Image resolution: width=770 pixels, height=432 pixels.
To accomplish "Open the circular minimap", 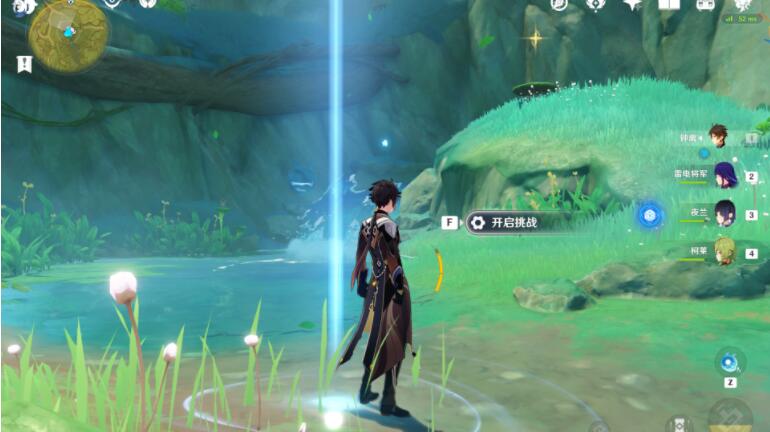I will [x=68, y=33].
